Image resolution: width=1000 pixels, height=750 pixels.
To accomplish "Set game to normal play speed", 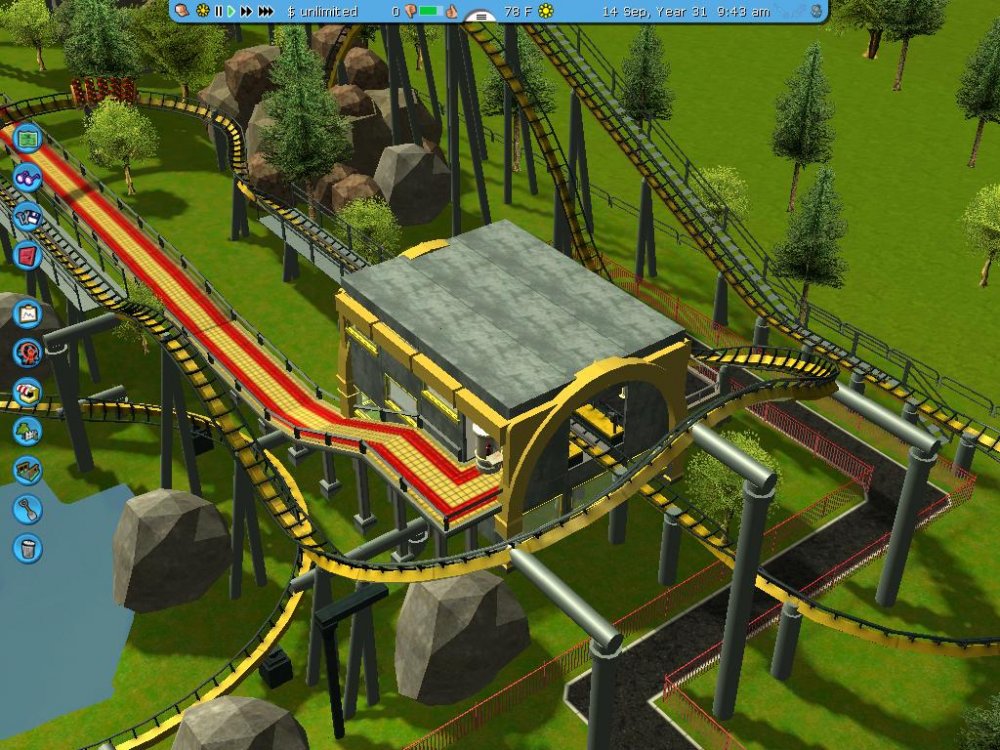I will [x=231, y=11].
